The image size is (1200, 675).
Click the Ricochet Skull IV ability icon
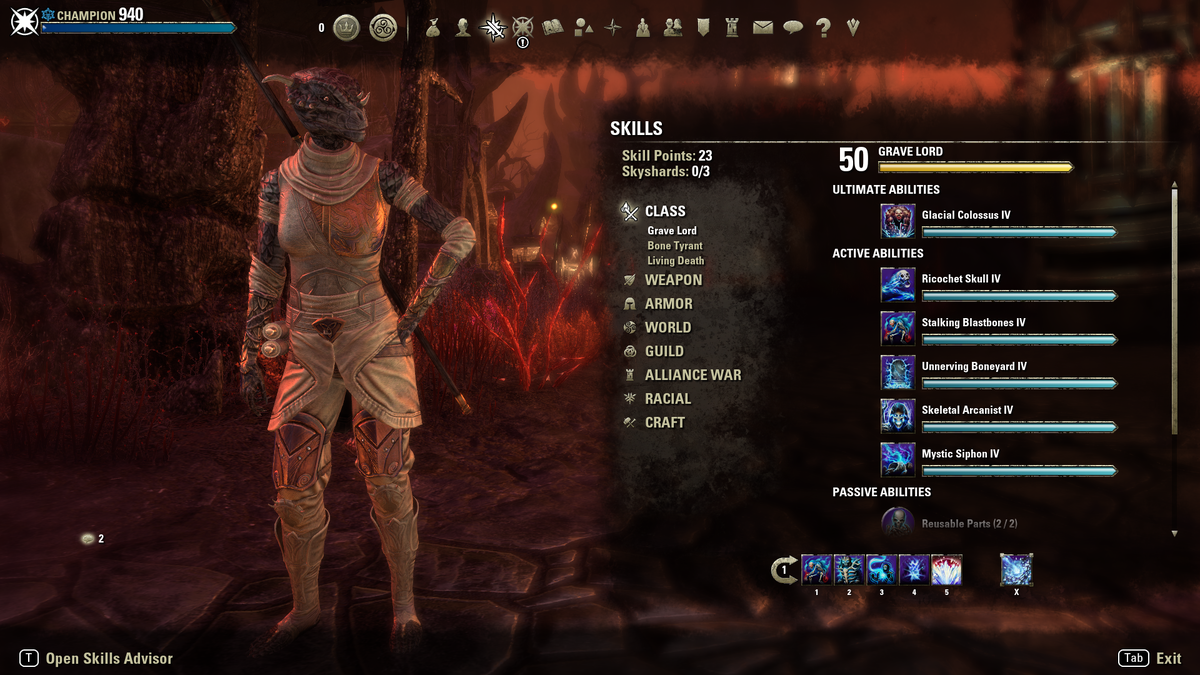coord(897,284)
